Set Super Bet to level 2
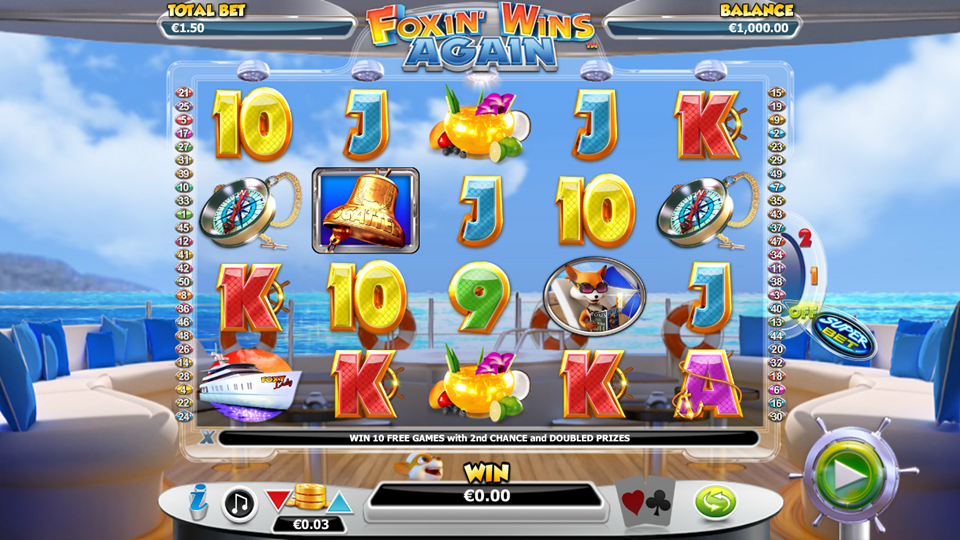 tap(803, 240)
